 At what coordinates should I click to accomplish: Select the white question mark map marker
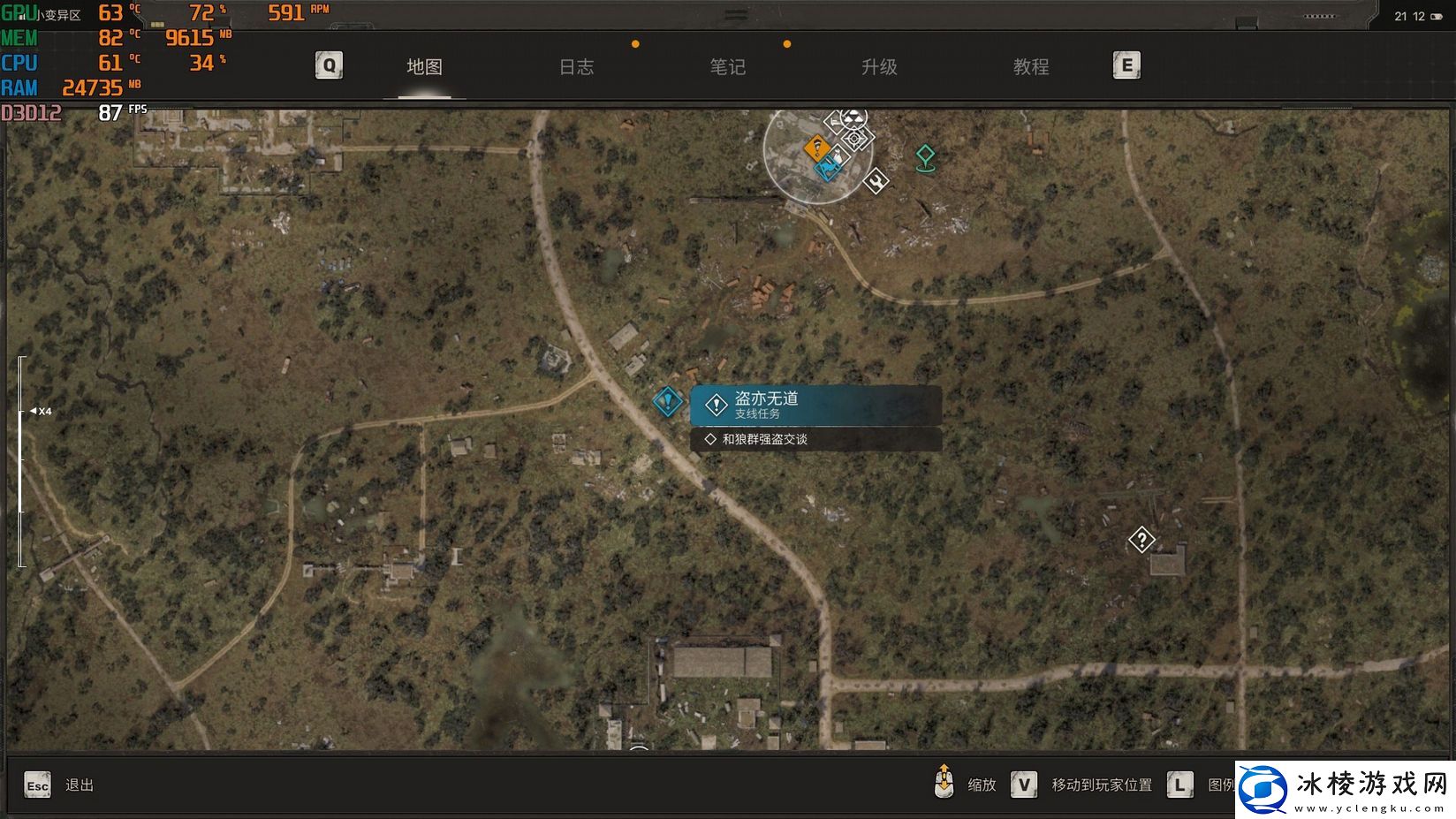[1141, 539]
